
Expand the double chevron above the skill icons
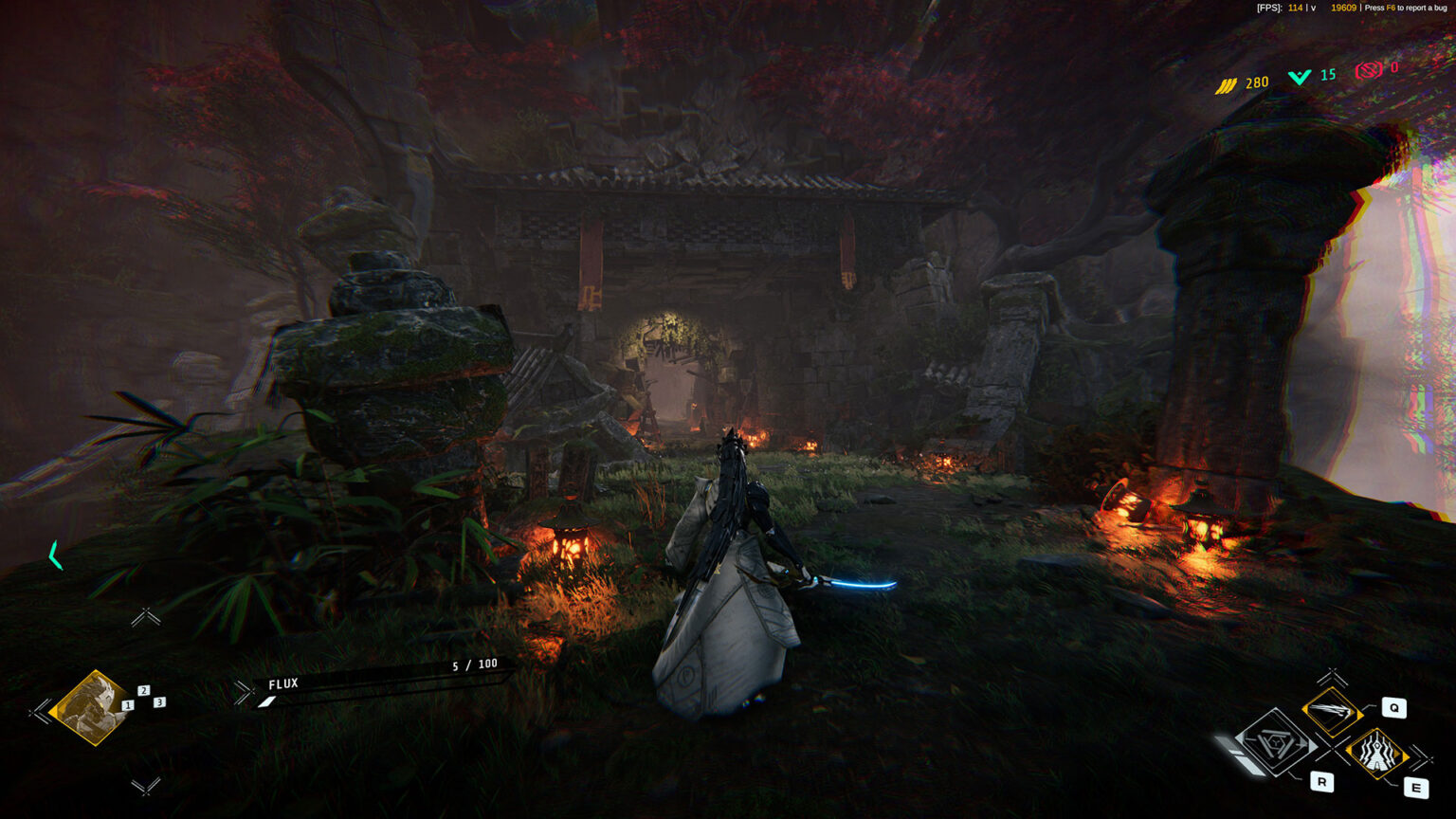(1331, 677)
